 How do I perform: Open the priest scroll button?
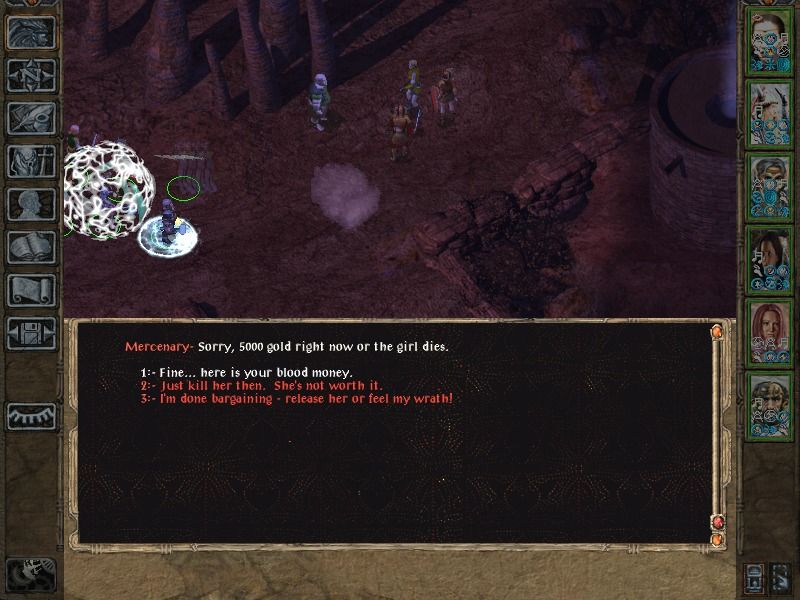pos(31,290)
